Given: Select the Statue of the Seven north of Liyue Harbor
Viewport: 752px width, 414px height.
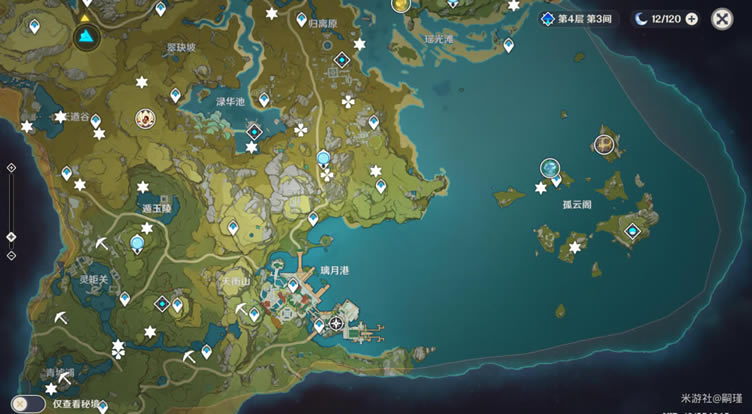Looking at the screenshot, I should pyautogui.click(x=323, y=158).
